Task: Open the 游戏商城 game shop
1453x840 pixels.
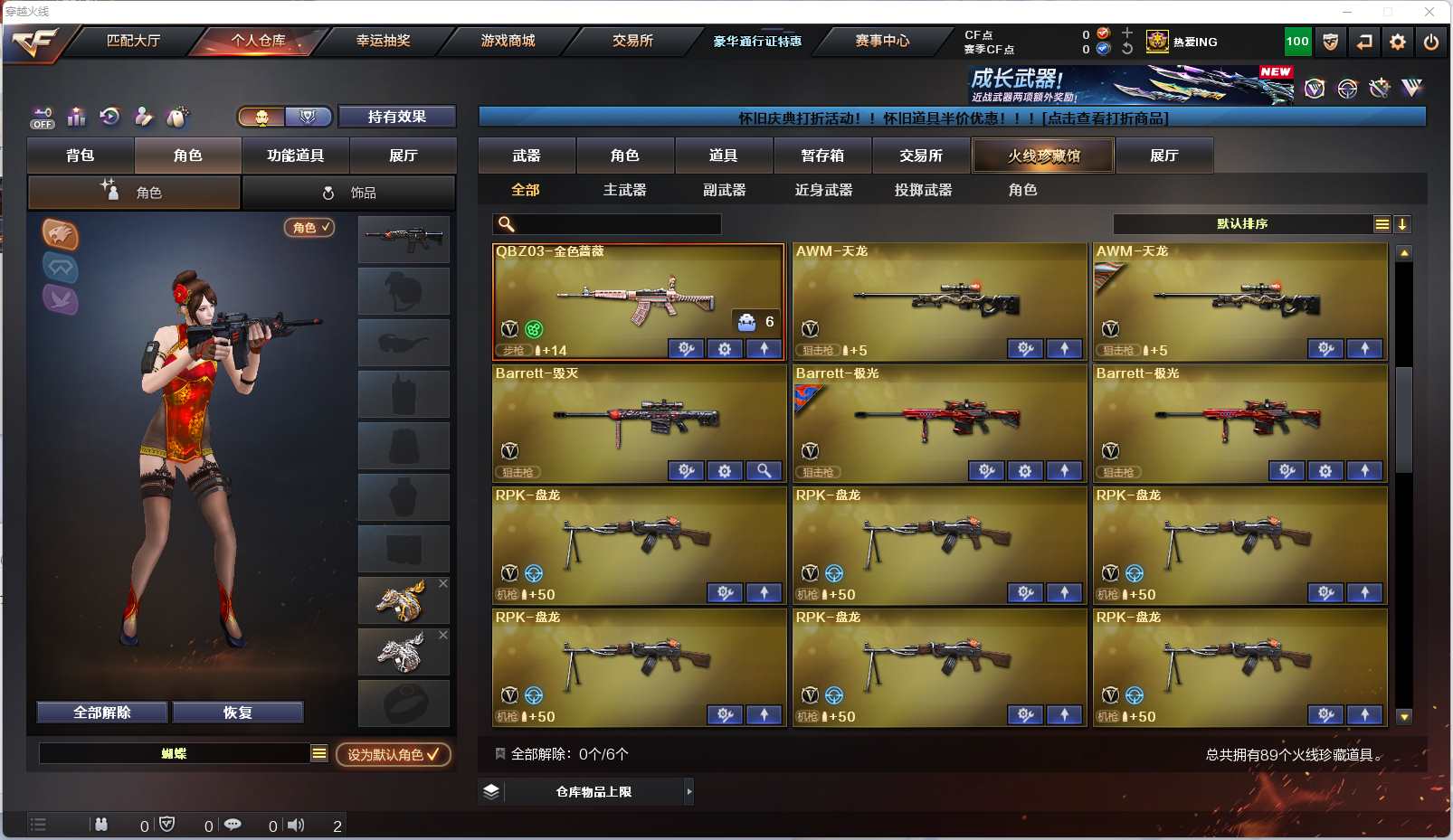Action: coord(508,41)
